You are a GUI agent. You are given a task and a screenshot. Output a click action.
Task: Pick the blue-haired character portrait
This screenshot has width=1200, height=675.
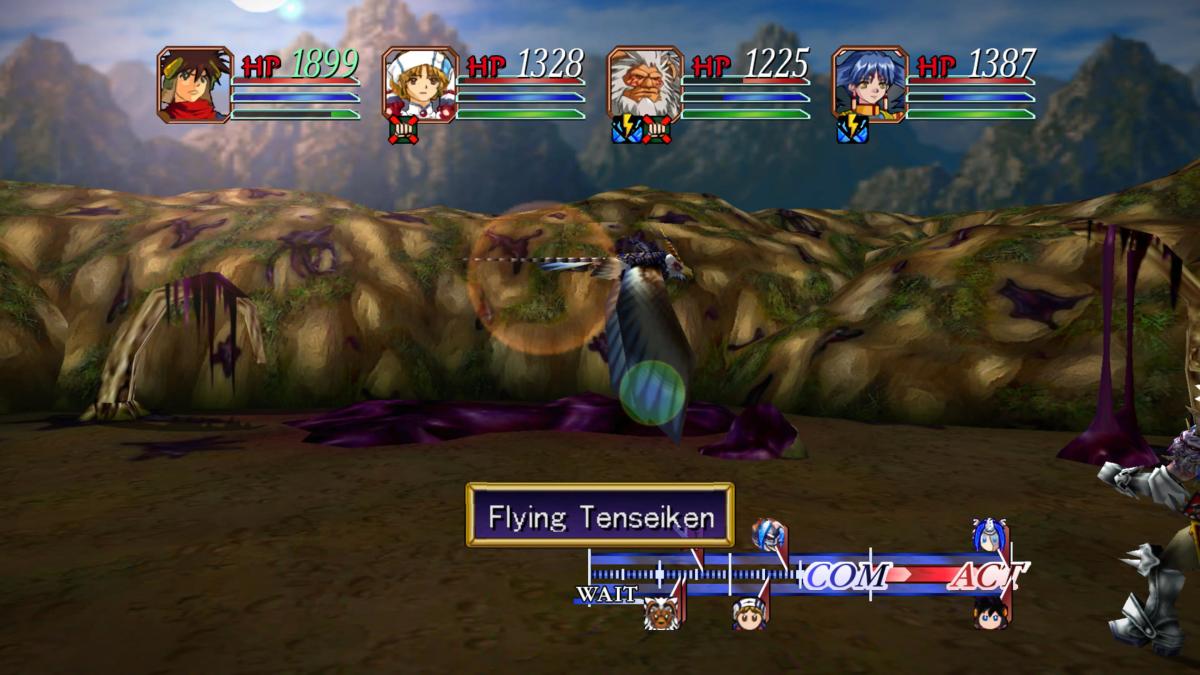[870, 84]
